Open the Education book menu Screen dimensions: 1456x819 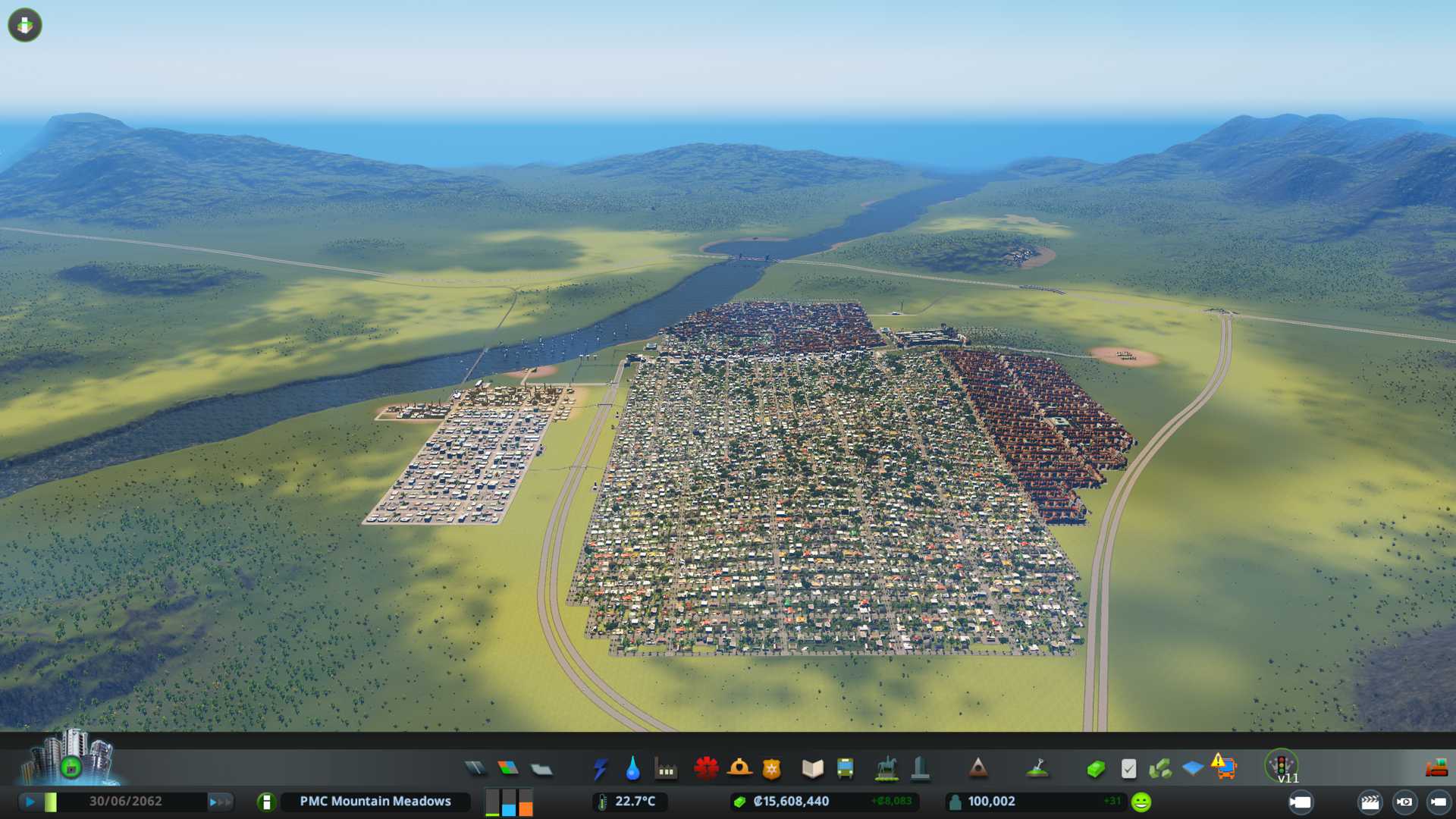[812, 769]
